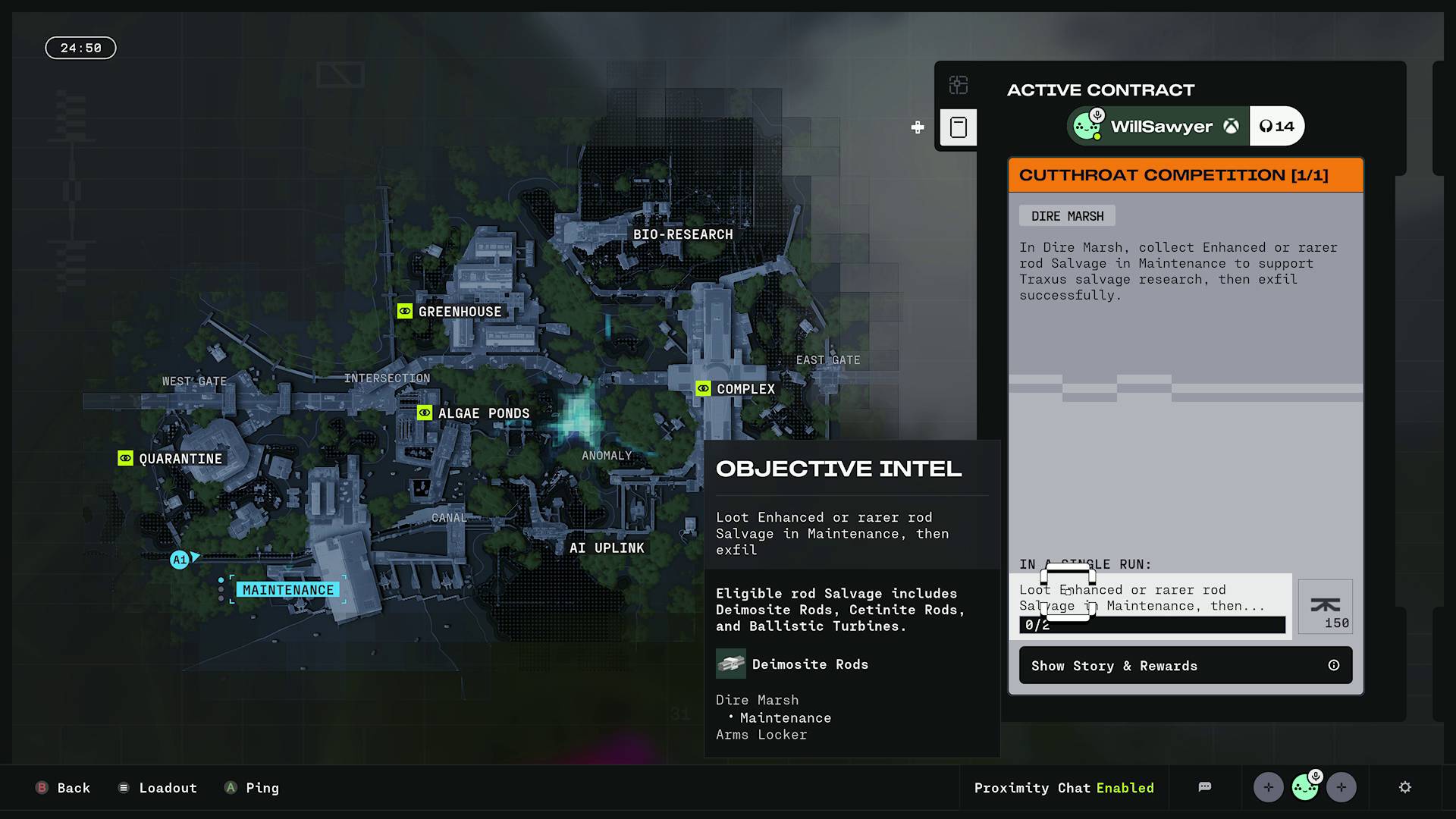Click the left empty squad invite slot

[1268, 787]
